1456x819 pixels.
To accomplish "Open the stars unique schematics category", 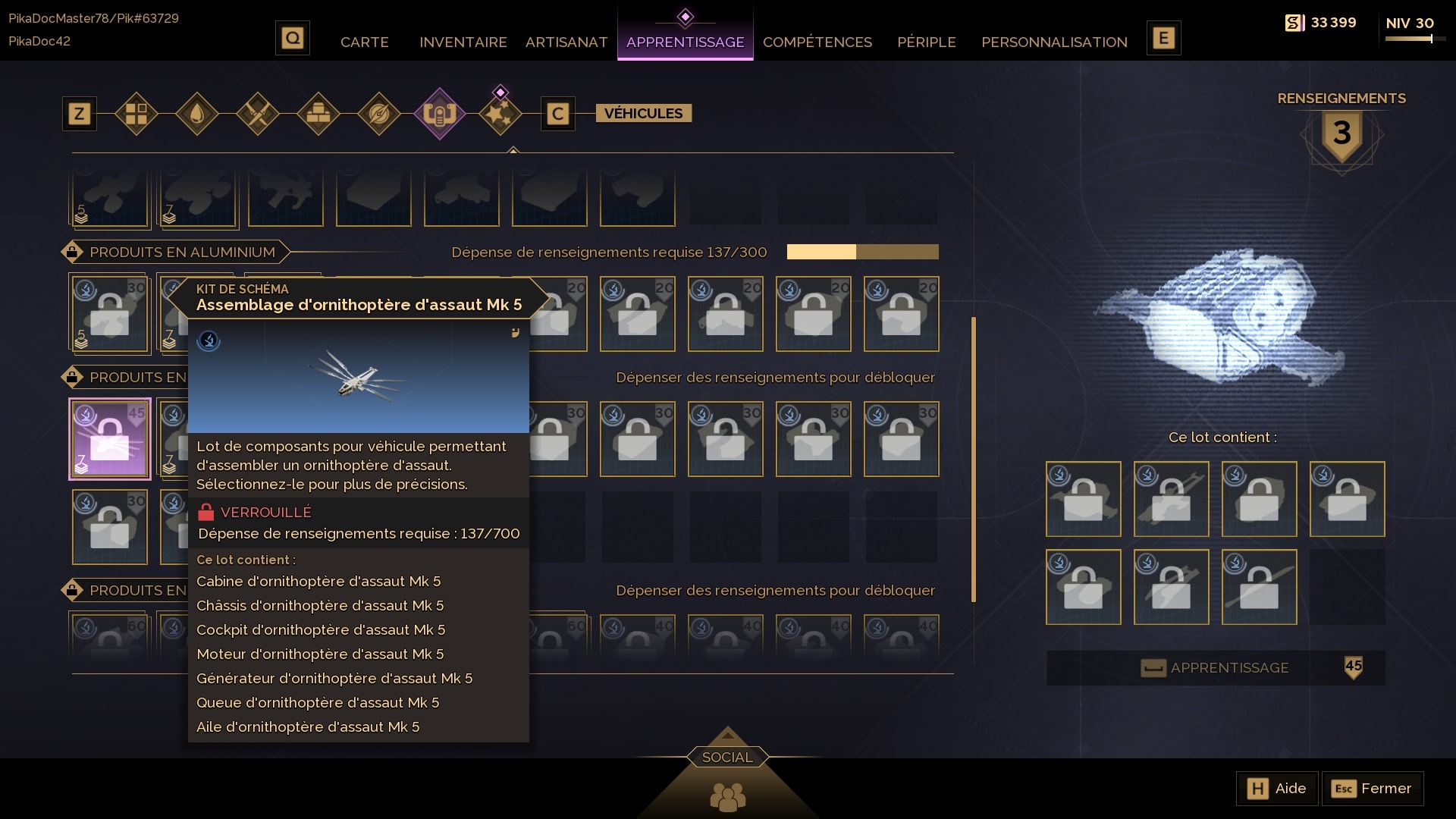I will (500, 114).
